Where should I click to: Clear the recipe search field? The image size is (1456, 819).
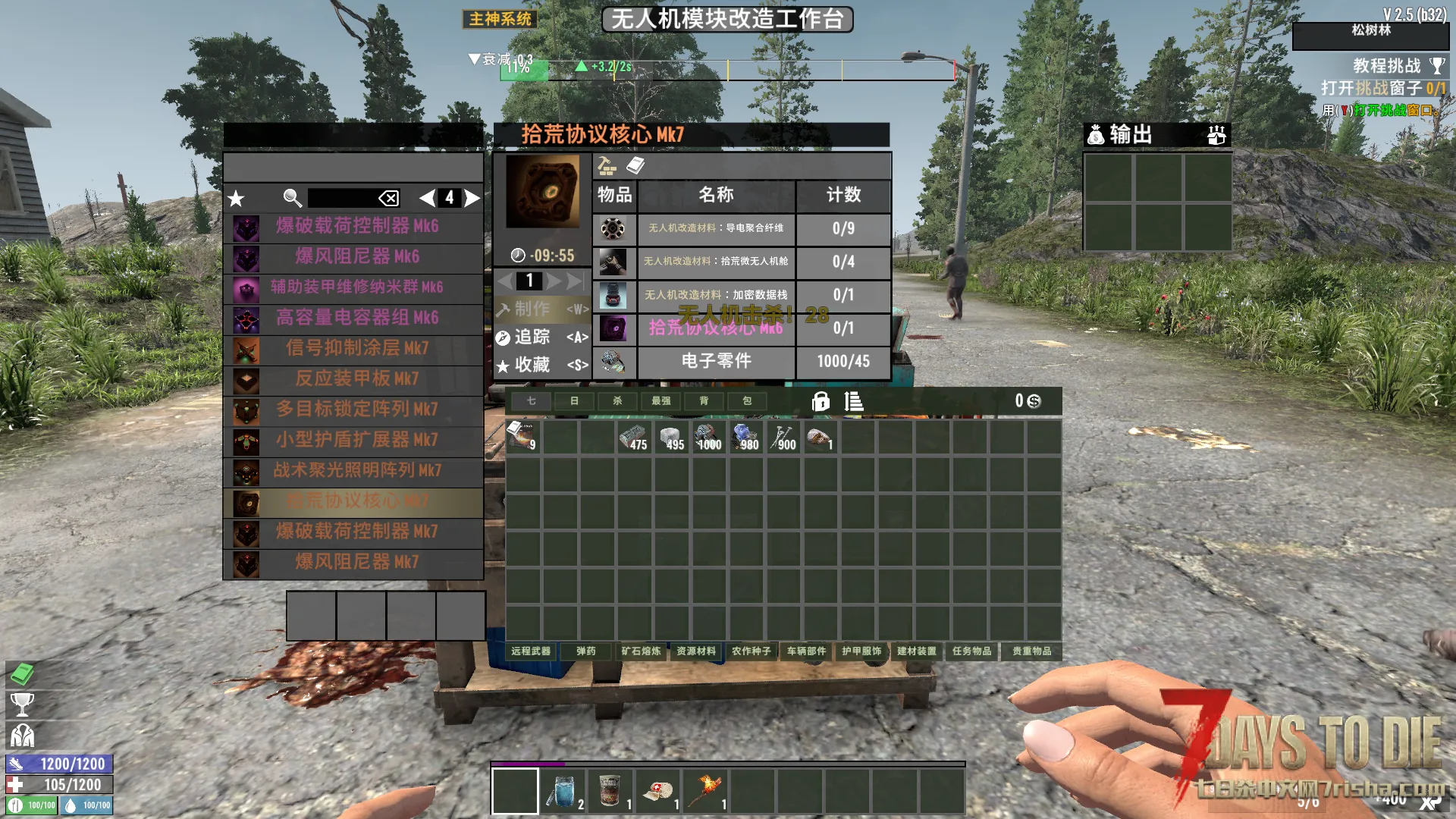(x=388, y=199)
